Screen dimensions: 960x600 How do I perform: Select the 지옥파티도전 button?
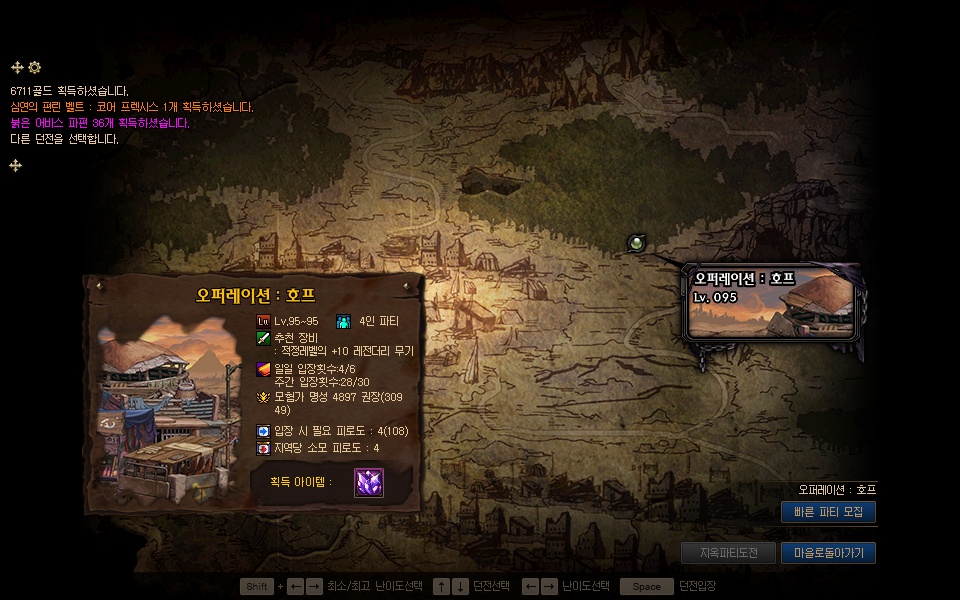coord(728,553)
